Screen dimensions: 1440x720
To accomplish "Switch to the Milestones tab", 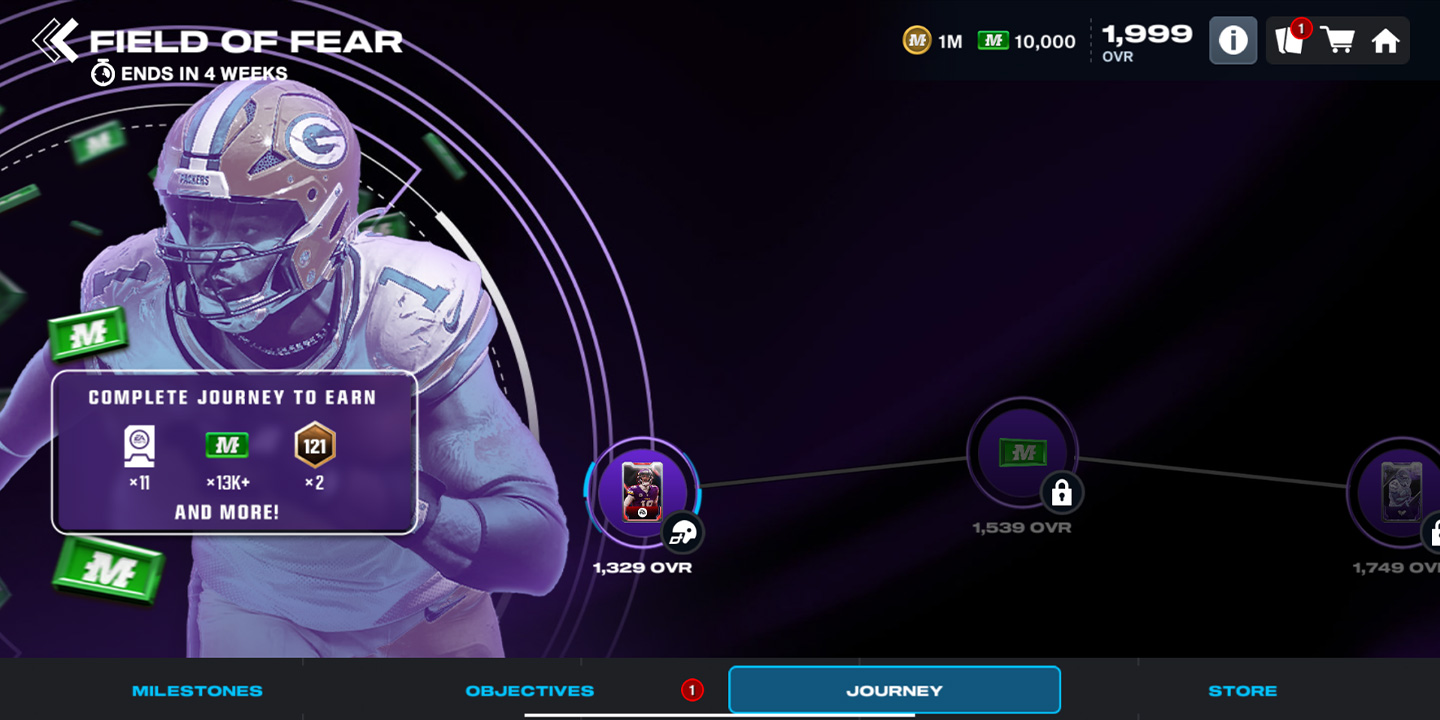I will click(x=197, y=690).
